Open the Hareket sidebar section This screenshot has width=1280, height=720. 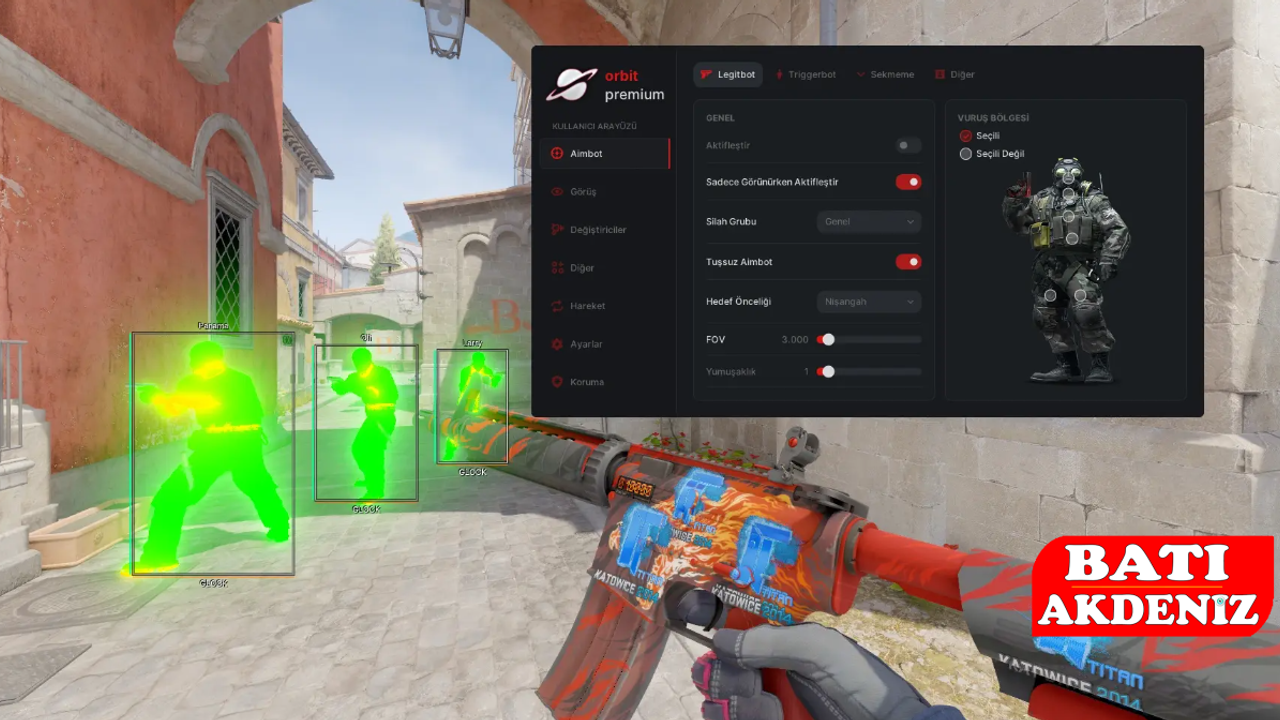(586, 306)
